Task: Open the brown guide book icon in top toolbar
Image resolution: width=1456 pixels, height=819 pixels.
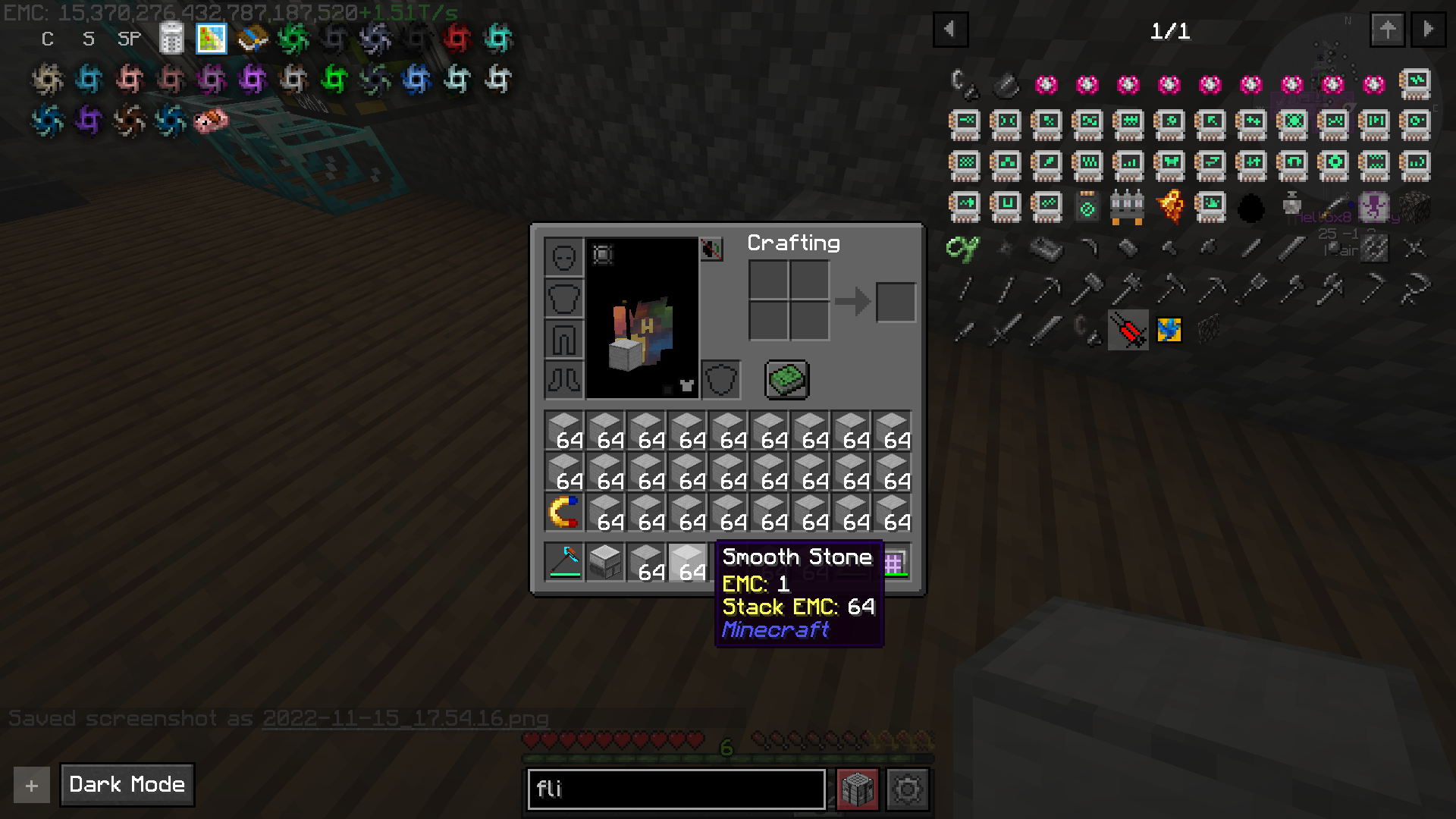Action: pos(253,38)
